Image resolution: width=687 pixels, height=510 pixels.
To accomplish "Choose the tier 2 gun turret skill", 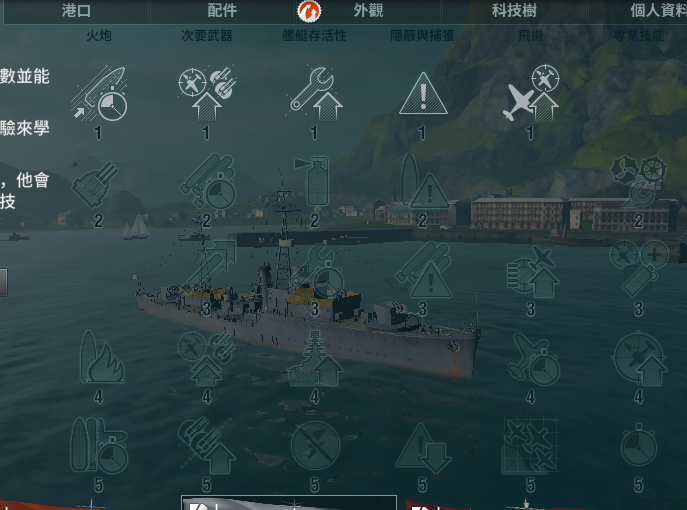I will point(98,184).
